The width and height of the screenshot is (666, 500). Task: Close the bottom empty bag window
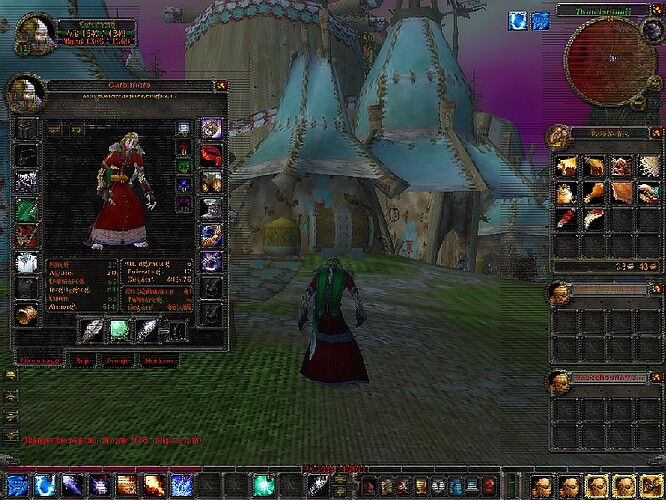click(651, 380)
